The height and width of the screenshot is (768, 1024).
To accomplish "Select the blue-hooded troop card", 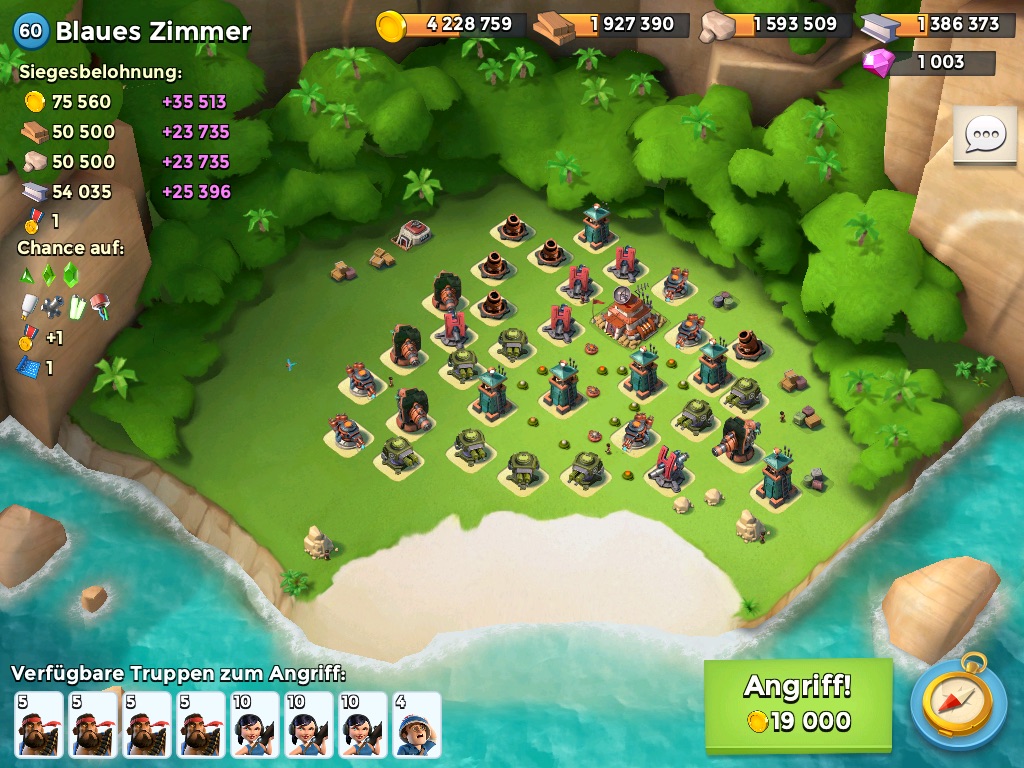I will (417, 725).
